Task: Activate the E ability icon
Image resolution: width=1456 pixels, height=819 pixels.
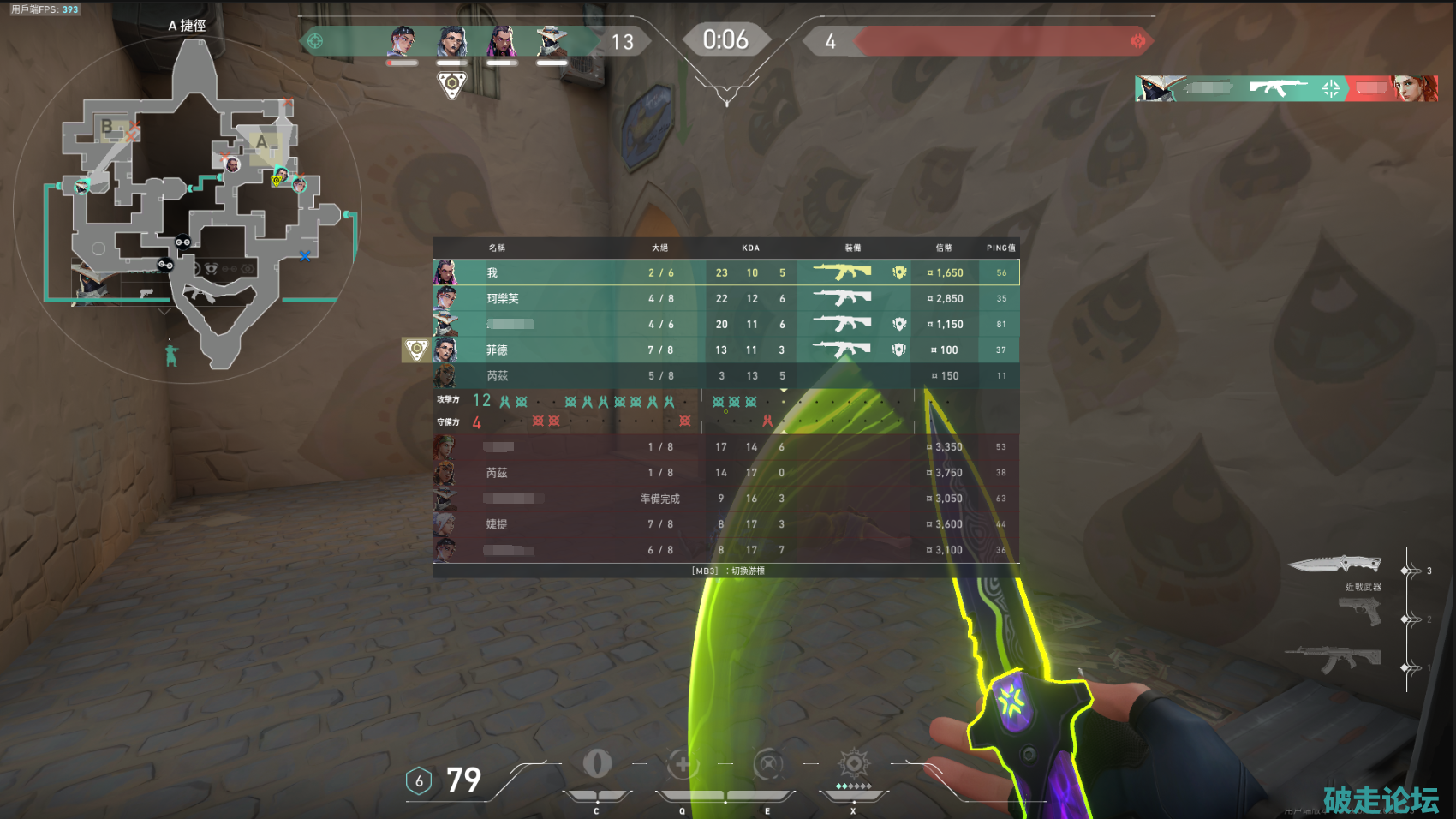Action: point(767,764)
